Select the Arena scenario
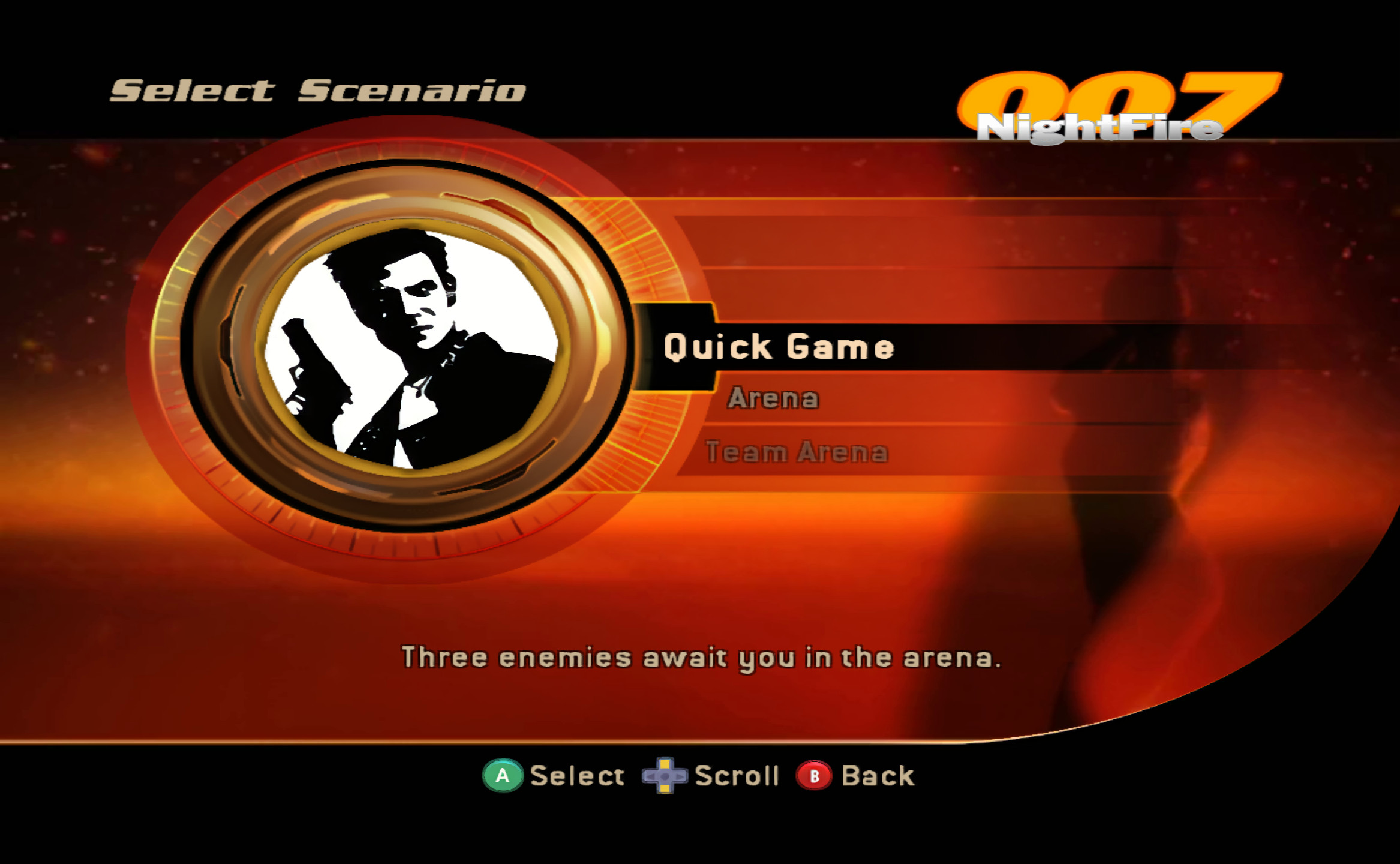 (774, 398)
